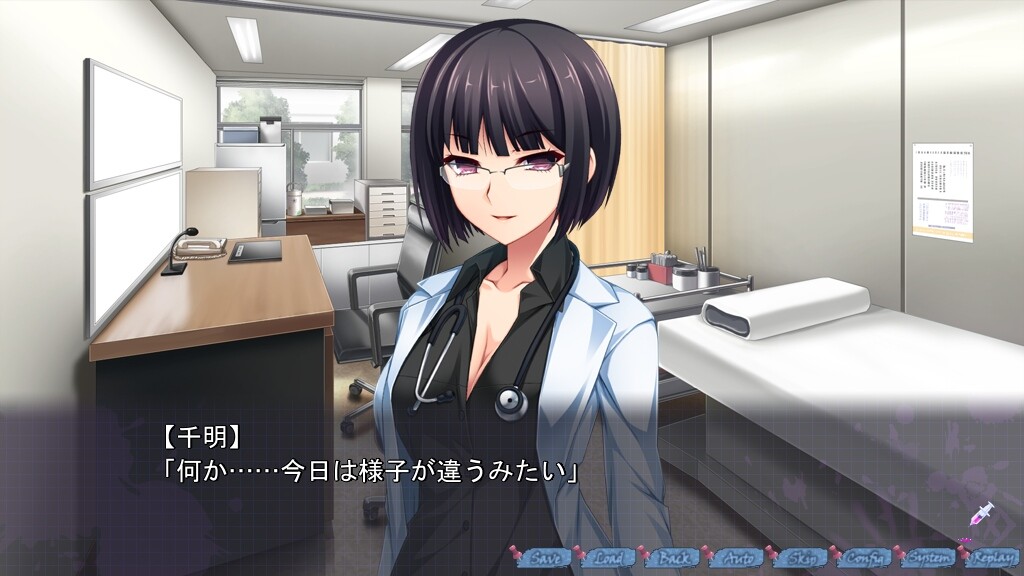Open the Config settings

[x=865, y=558]
